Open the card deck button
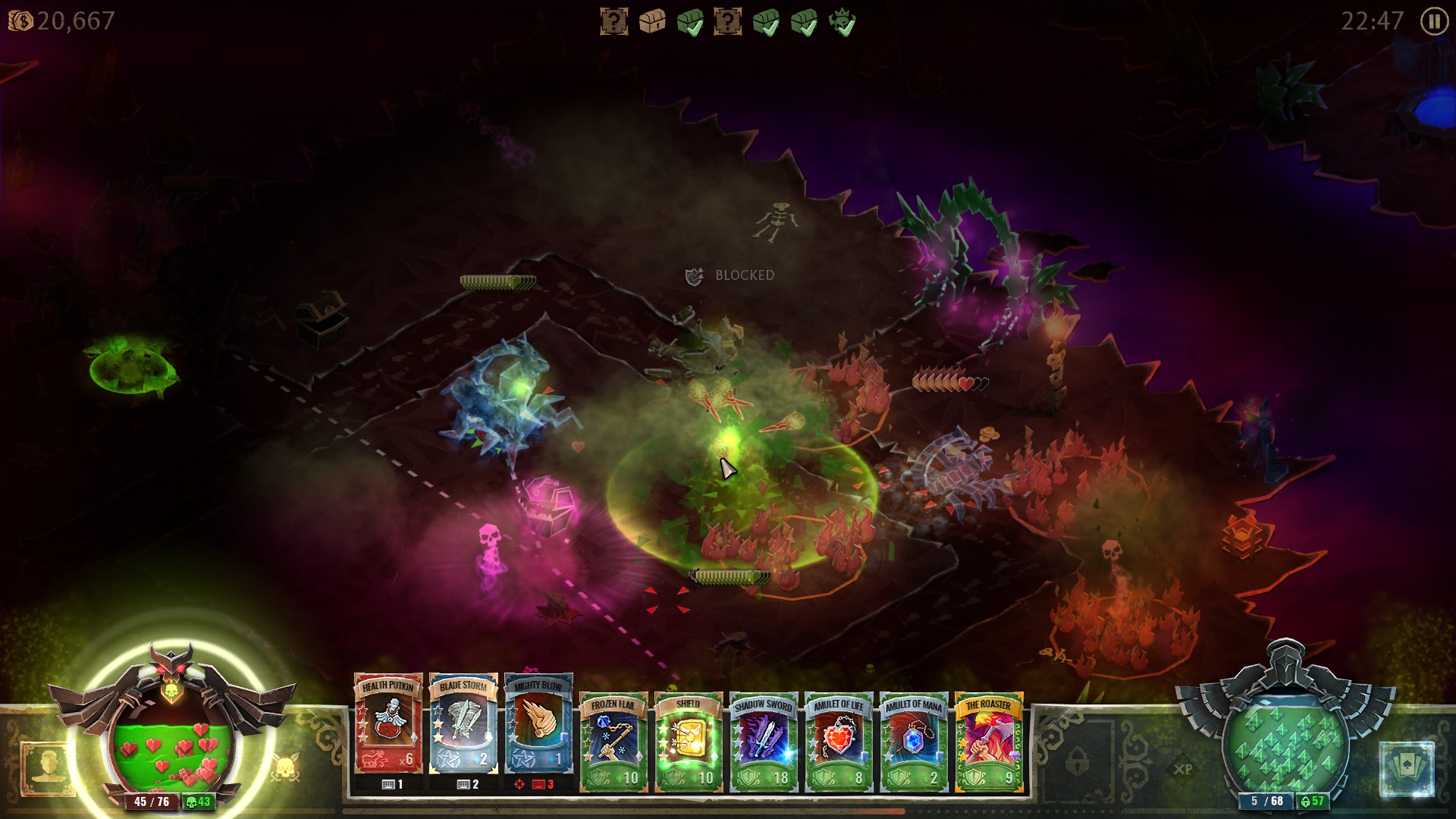This screenshot has height=819, width=1456. [1407, 768]
